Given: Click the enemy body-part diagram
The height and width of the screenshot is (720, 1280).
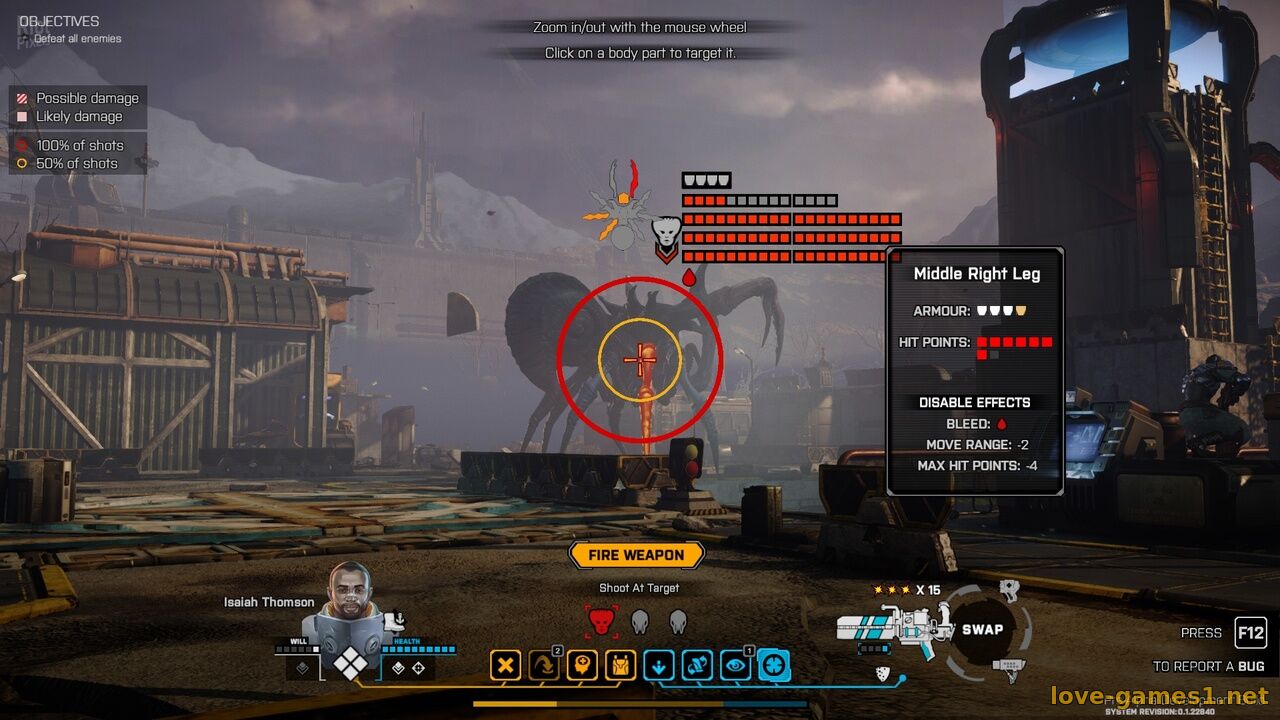Looking at the screenshot, I should [x=622, y=205].
